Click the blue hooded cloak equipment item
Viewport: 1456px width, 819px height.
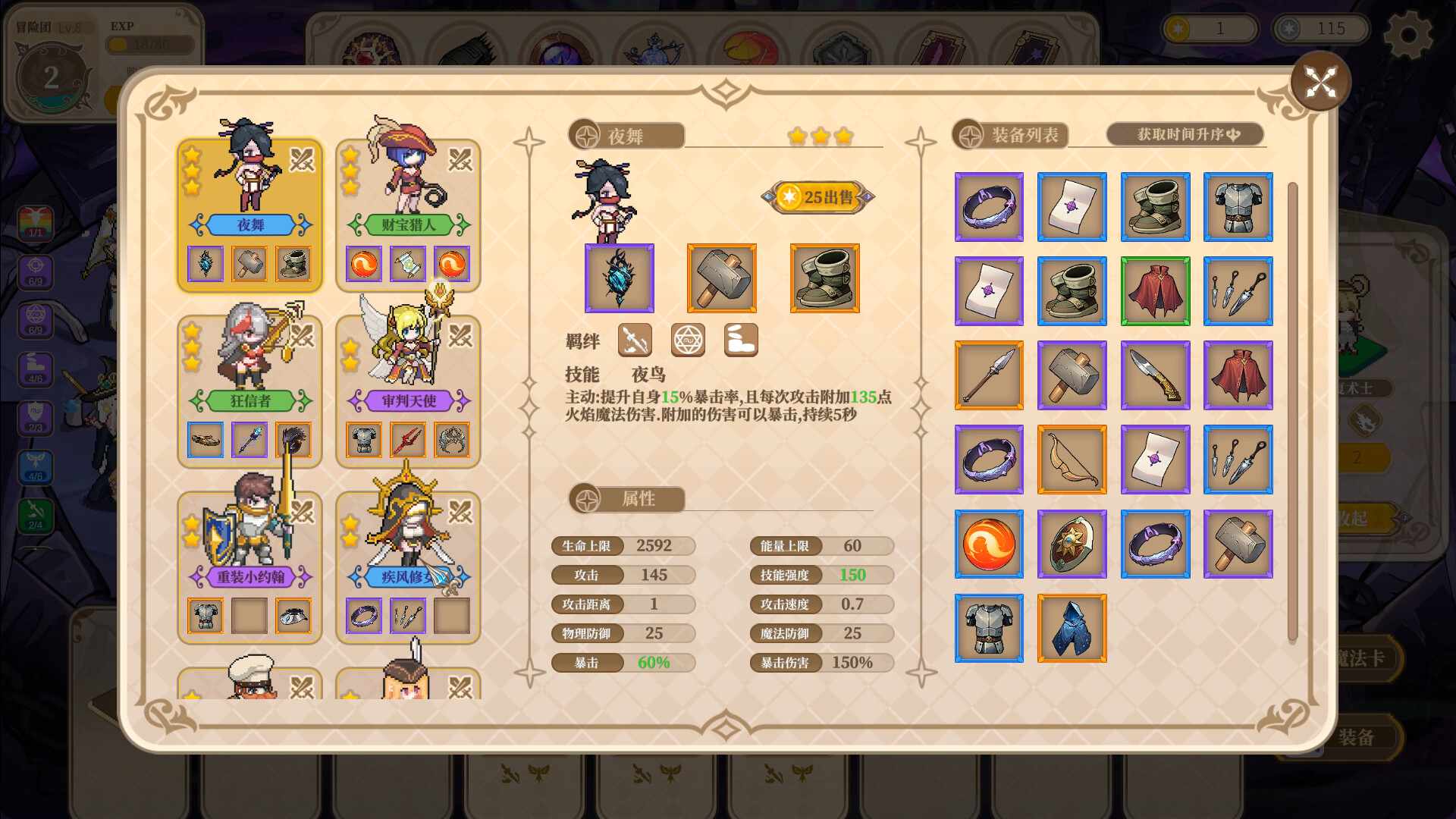(x=1072, y=629)
